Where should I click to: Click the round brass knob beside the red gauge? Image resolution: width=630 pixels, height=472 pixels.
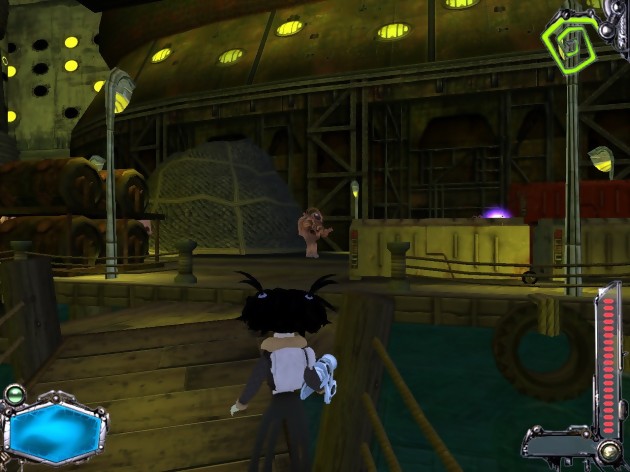607,452
